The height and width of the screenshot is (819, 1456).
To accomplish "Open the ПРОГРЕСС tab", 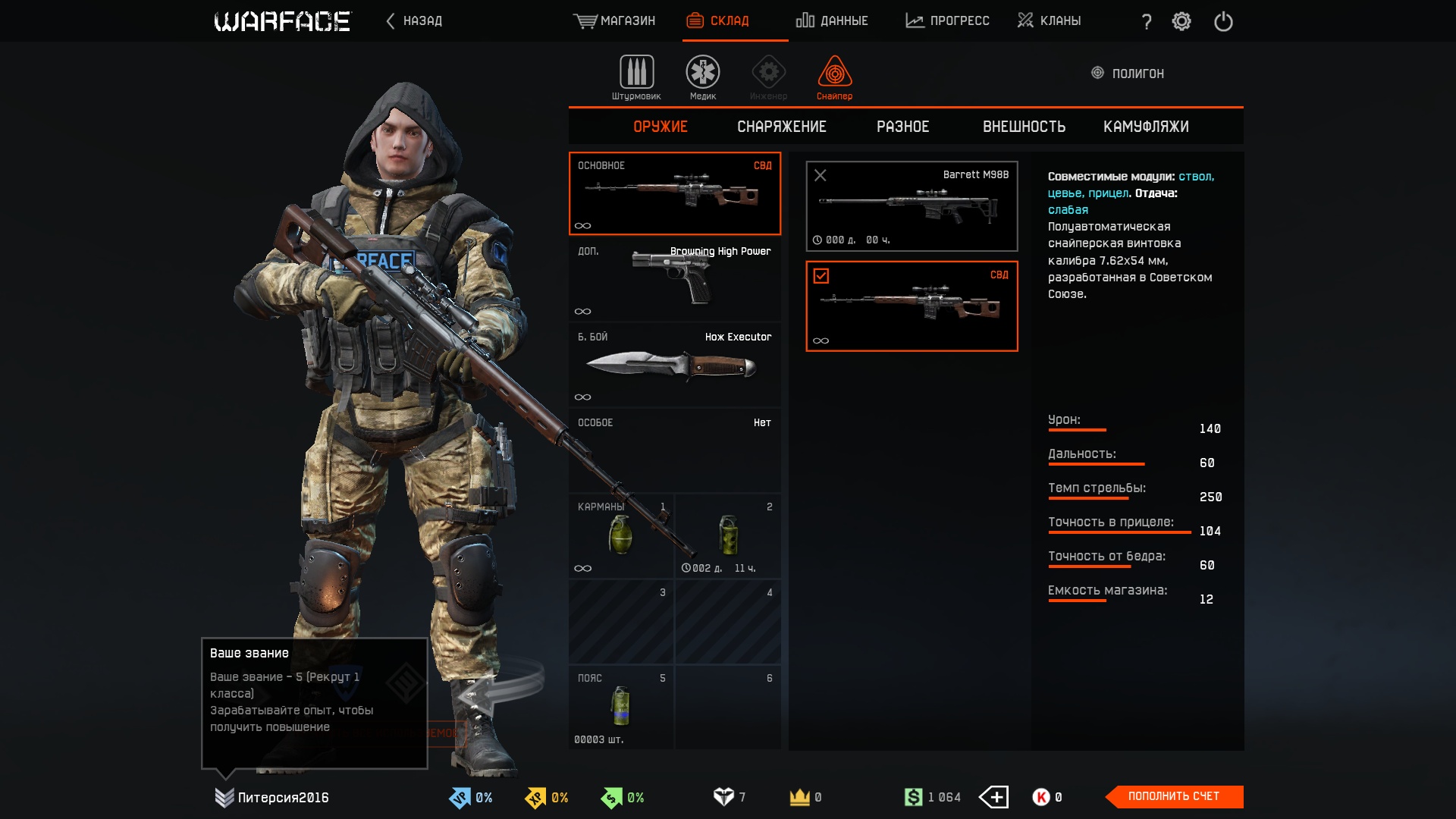I will pyautogui.click(x=947, y=20).
